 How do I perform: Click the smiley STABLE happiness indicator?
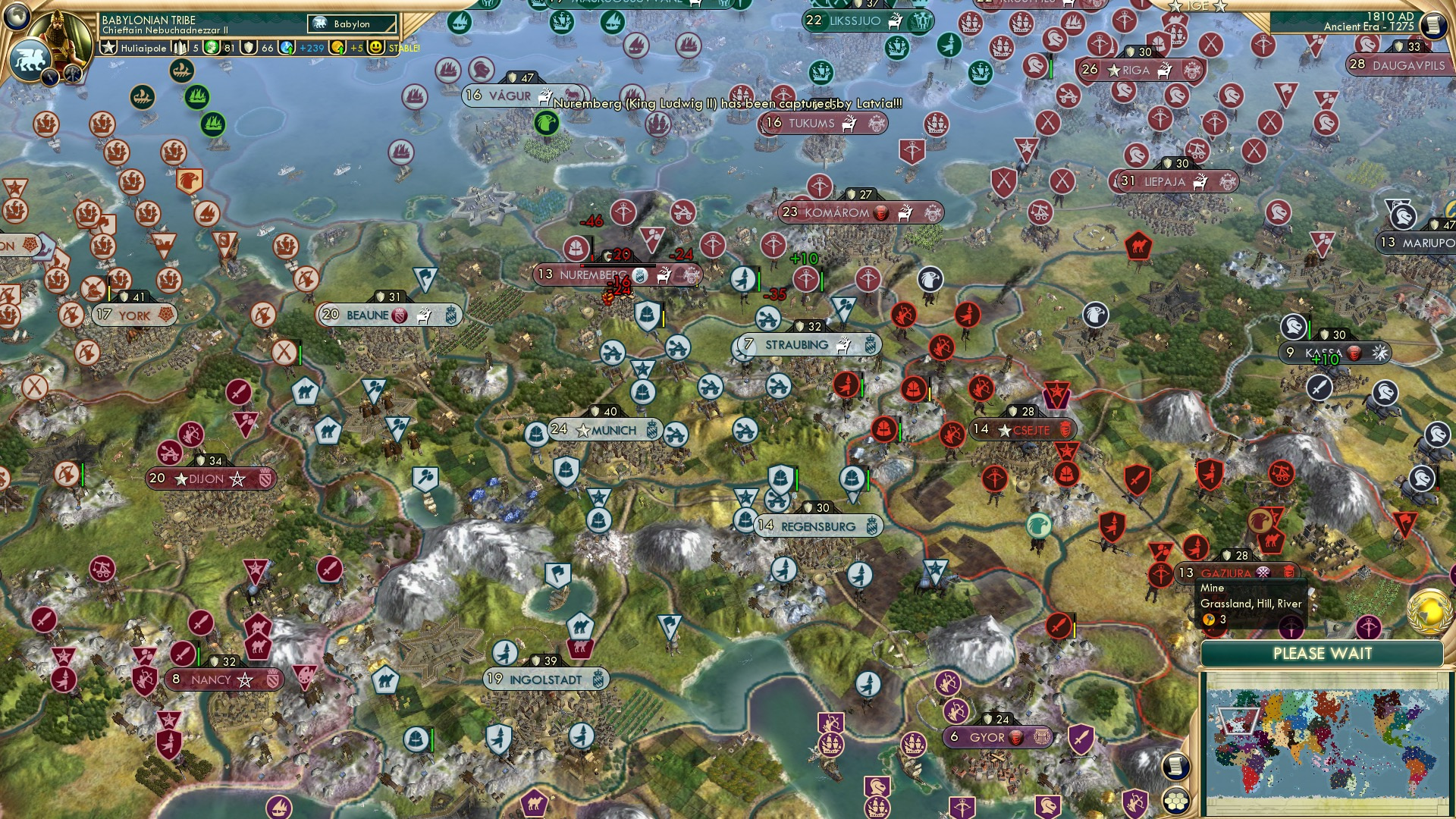coord(376,47)
